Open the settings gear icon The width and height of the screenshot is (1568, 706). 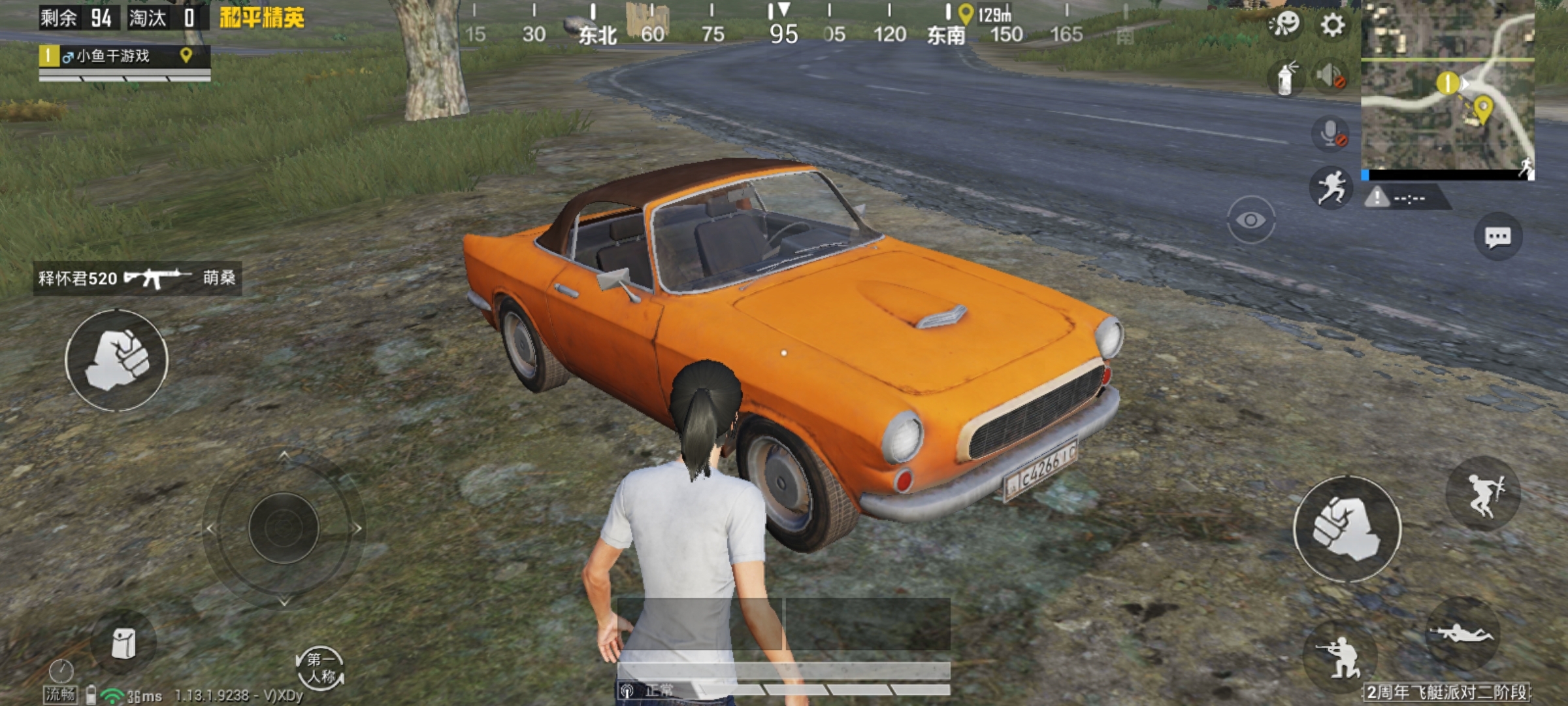tap(1333, 25)
